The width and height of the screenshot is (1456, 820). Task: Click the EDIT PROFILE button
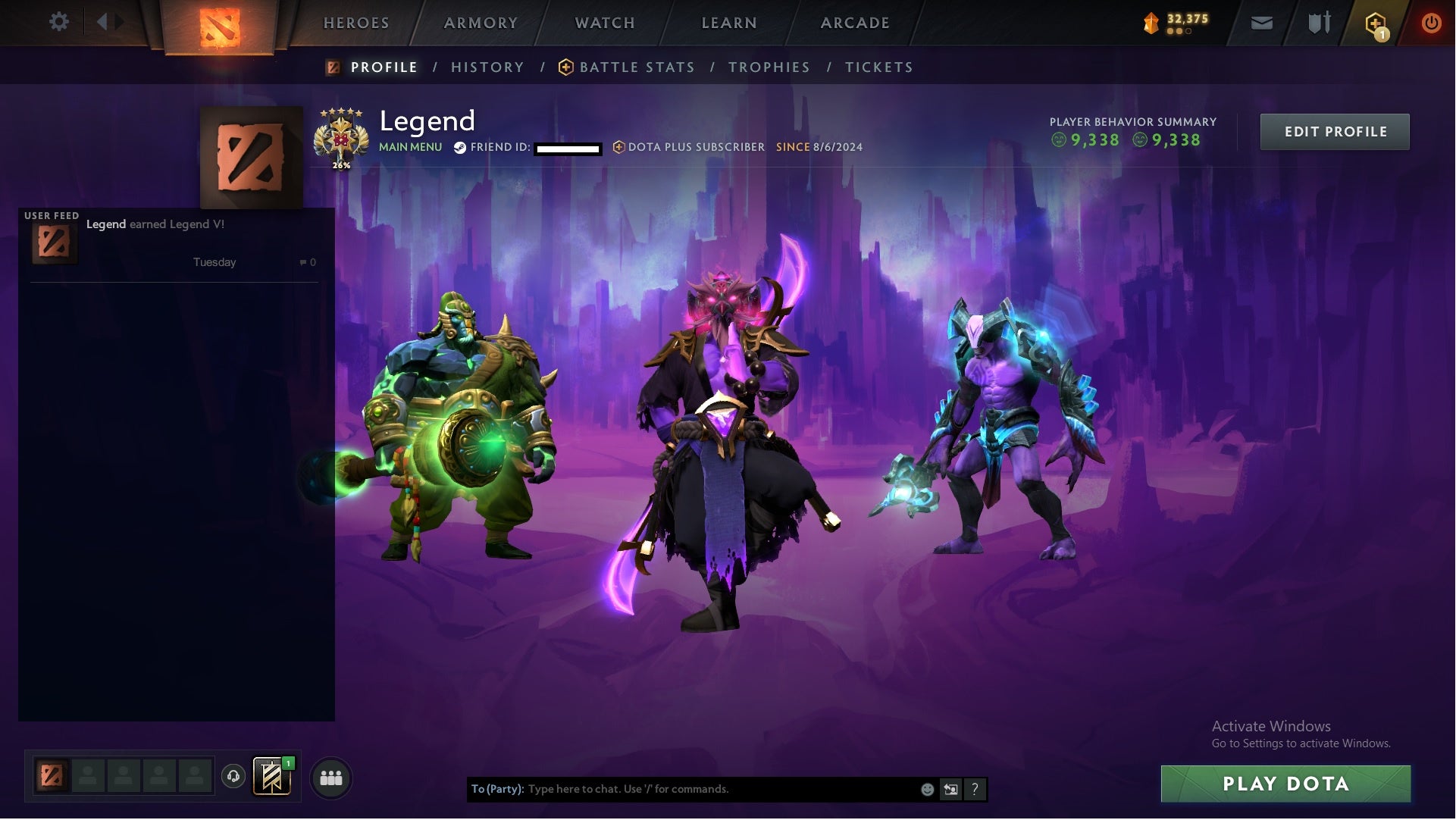pos(1335,131)
